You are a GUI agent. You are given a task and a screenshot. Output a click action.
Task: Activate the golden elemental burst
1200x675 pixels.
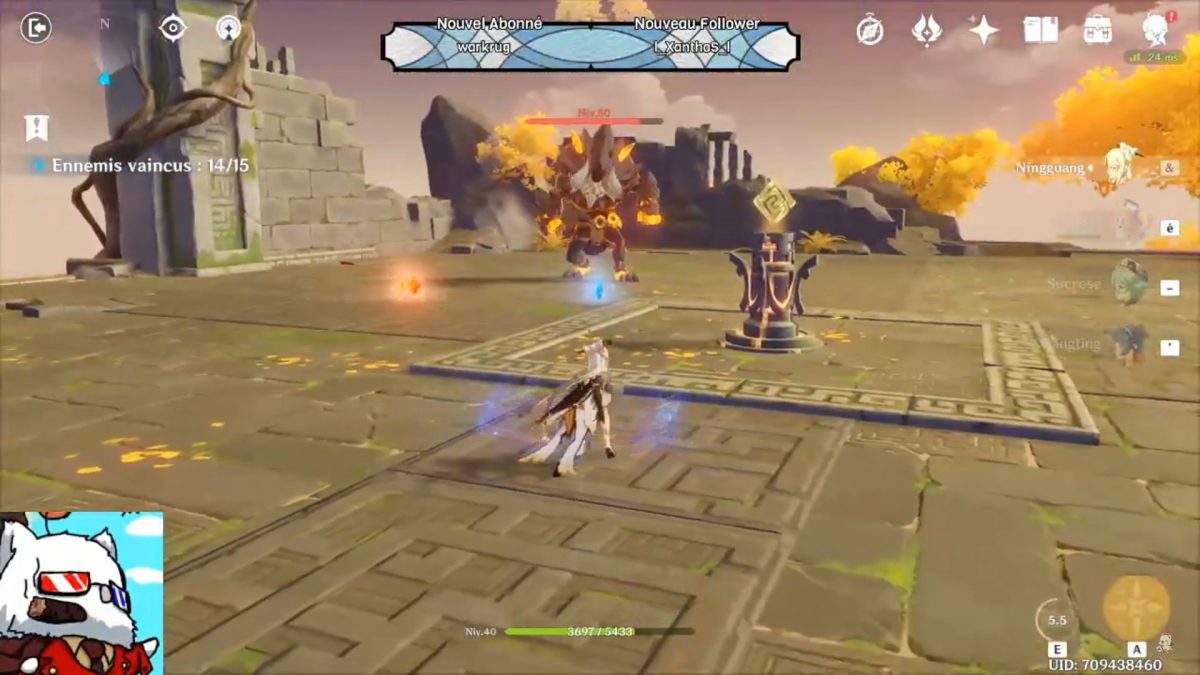(x=1136, y=608)
